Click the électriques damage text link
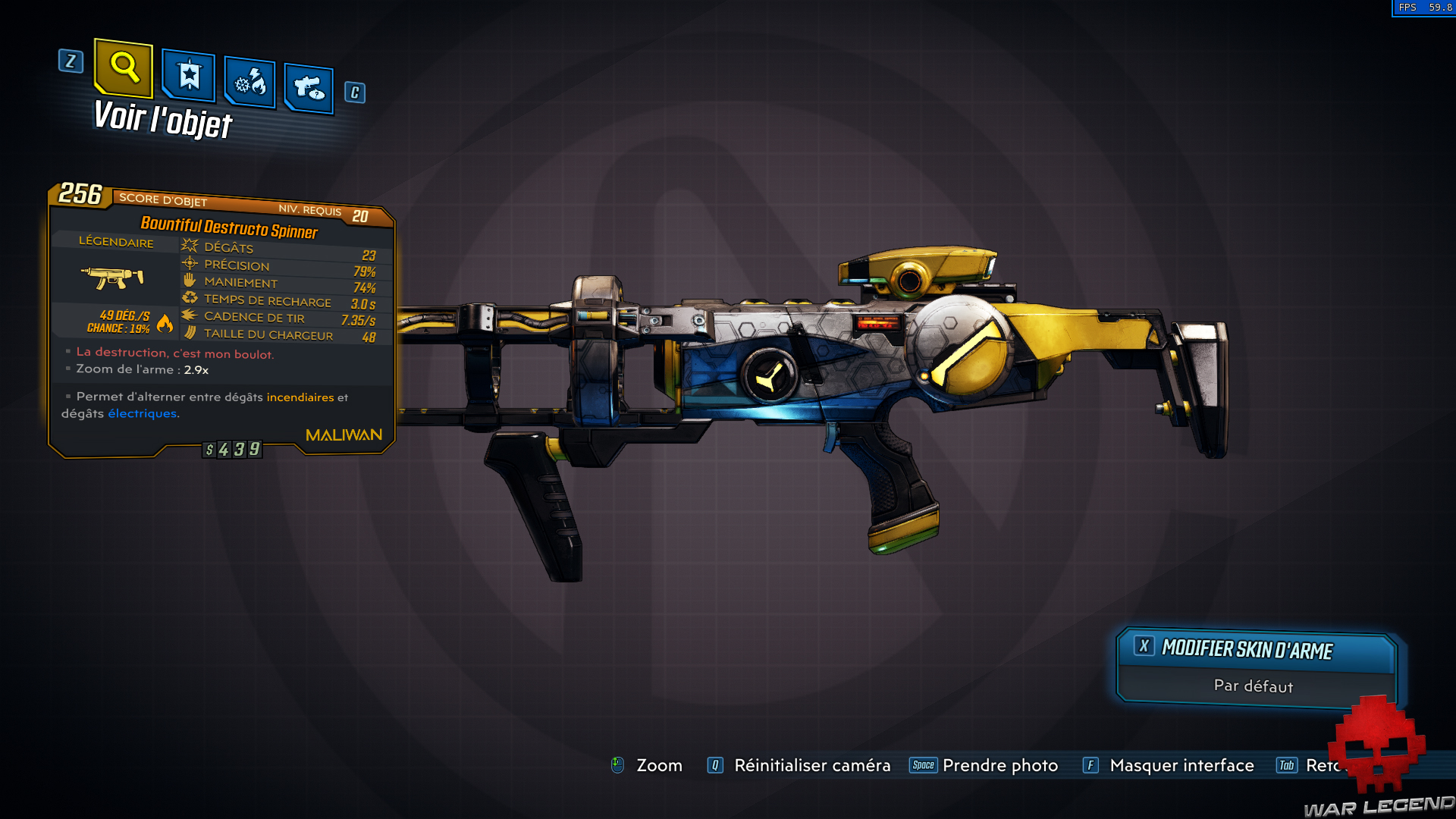This screenshot has height=819, width=1456. (143, 413)
